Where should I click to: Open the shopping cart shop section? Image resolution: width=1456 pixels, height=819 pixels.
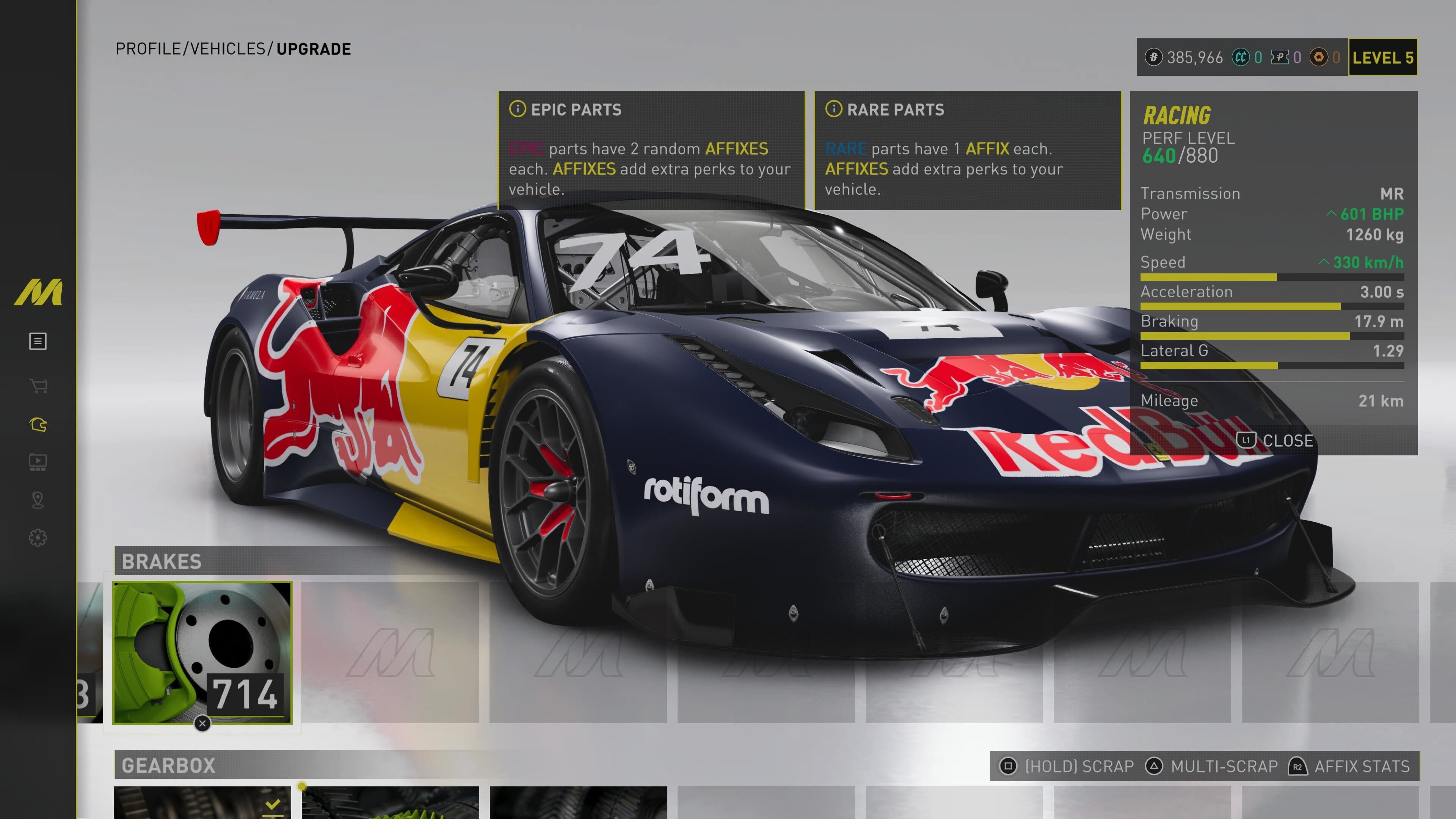(x=38, y=387)
